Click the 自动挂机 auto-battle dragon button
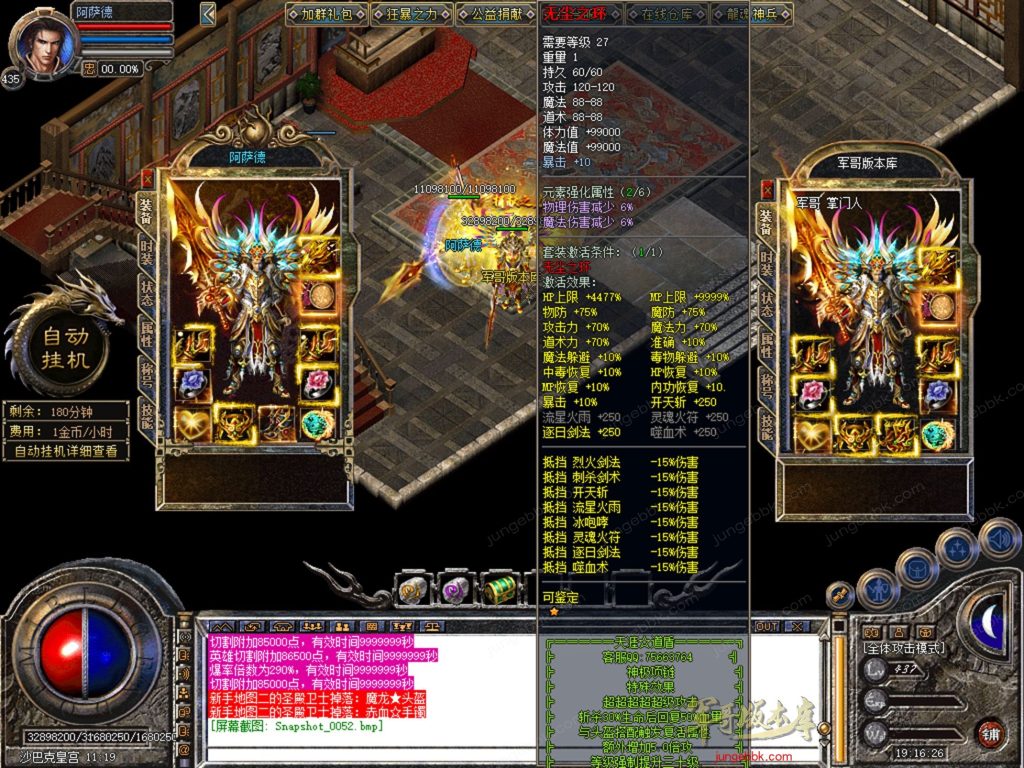1024x768 pixels. [66, 345]
